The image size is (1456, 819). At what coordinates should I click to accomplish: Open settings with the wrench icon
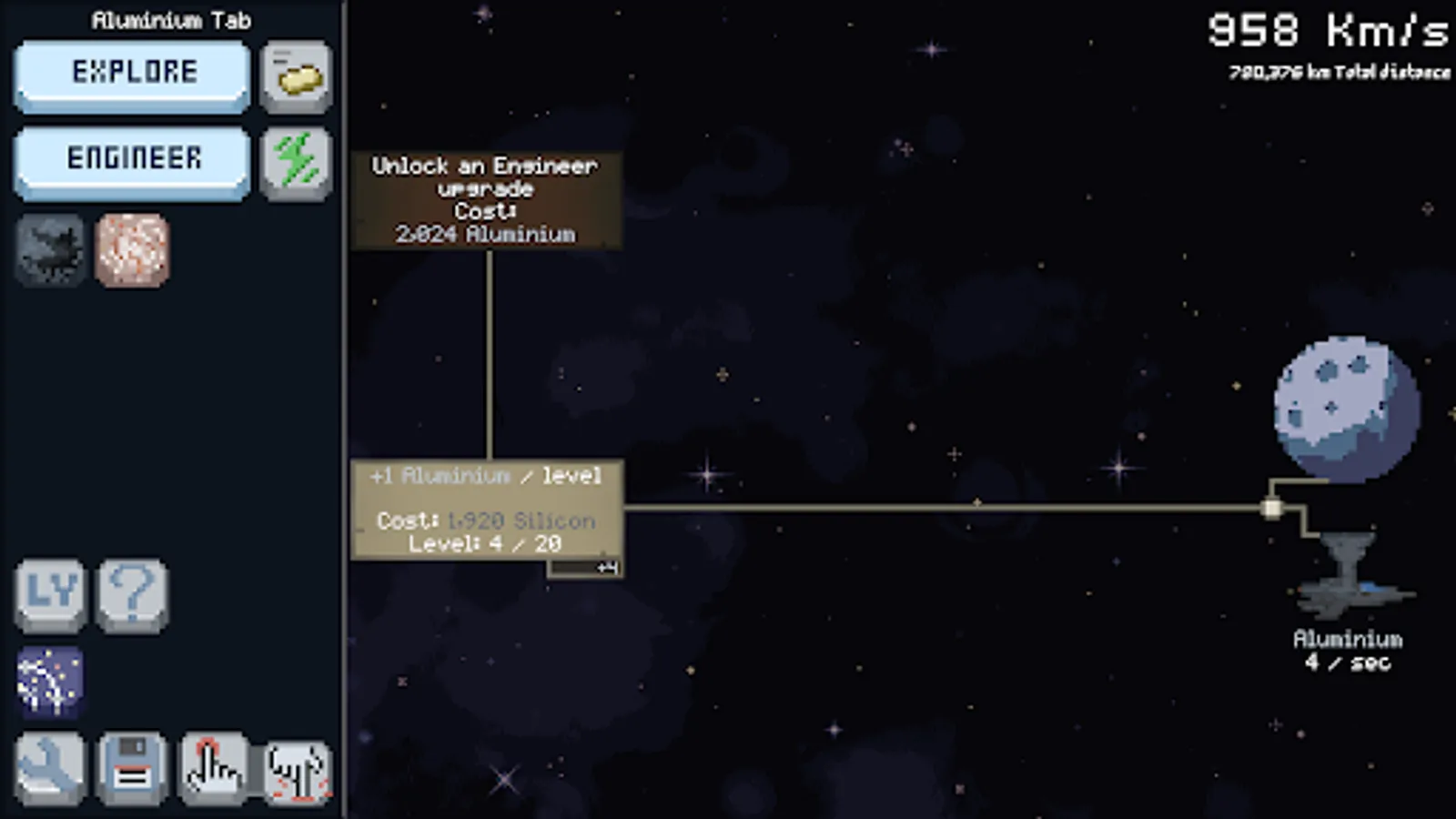50,767
